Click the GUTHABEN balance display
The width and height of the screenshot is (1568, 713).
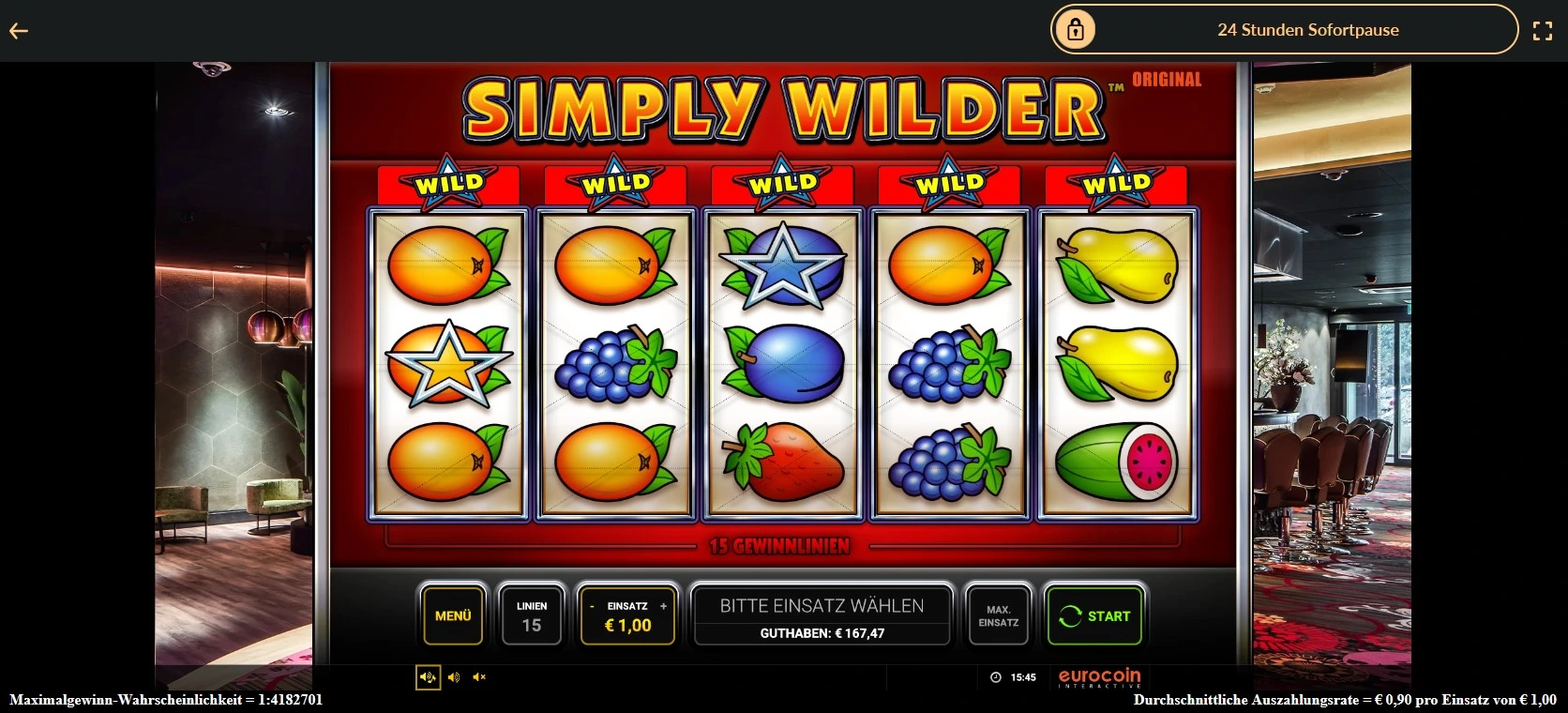coord(821,633)
